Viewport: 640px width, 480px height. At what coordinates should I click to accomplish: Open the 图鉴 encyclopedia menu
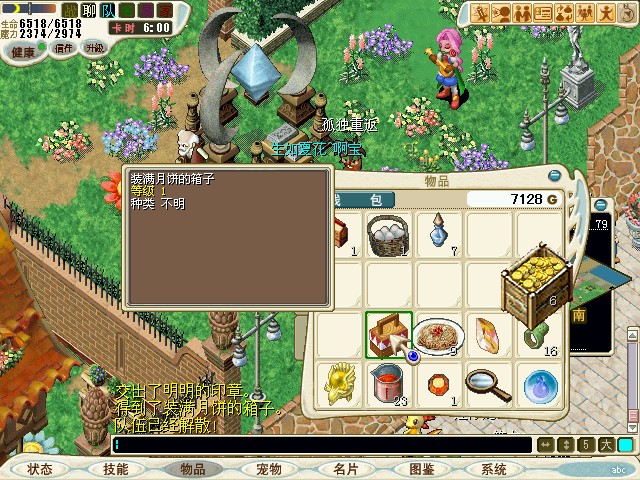click(421, 468)
